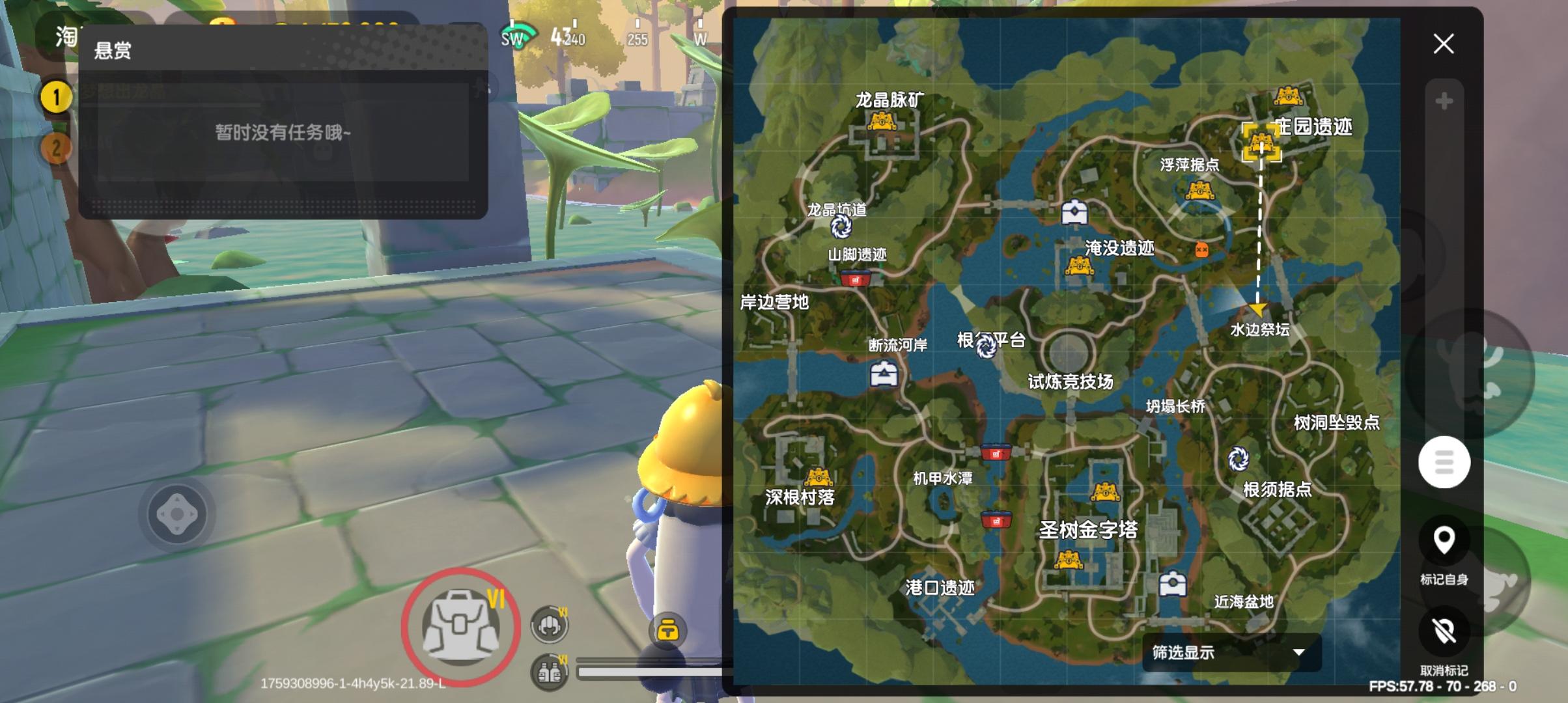Switch to bounty tab 1
This screenshot has width=1568, height=703.
tap(55, 96)
